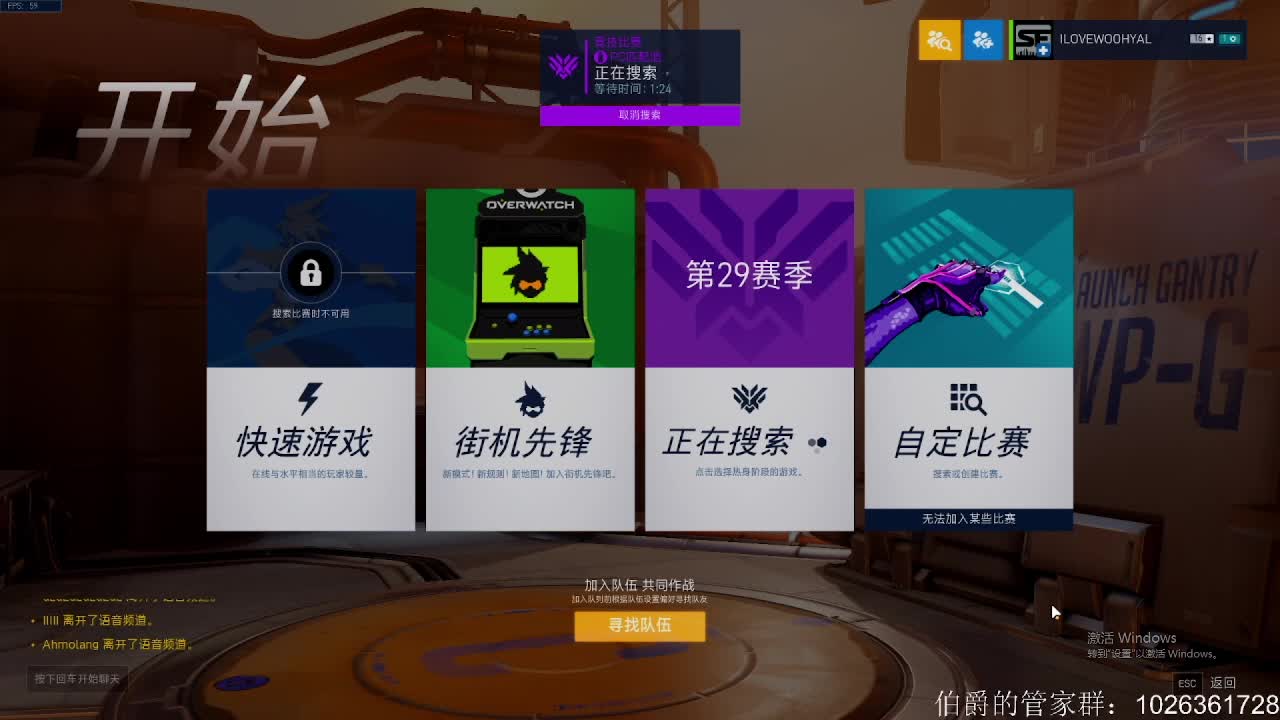Click the Overwatch logo on the arcade machine
This screenshot has height=720, width=1280.
pyautogui.click(x=530, y=203)
